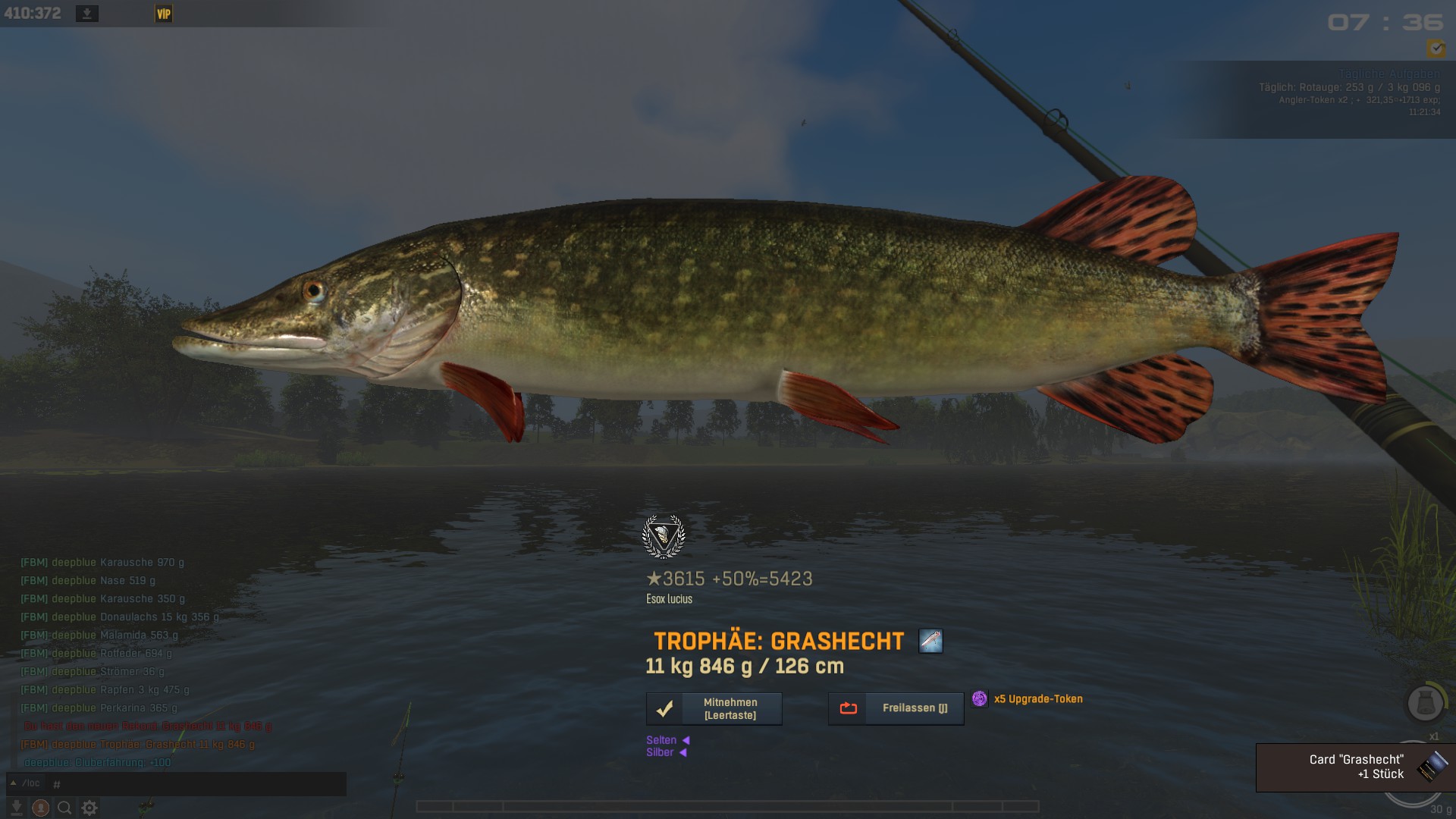Open the daily tasks checkmark icon

(x=1436, y=49)
